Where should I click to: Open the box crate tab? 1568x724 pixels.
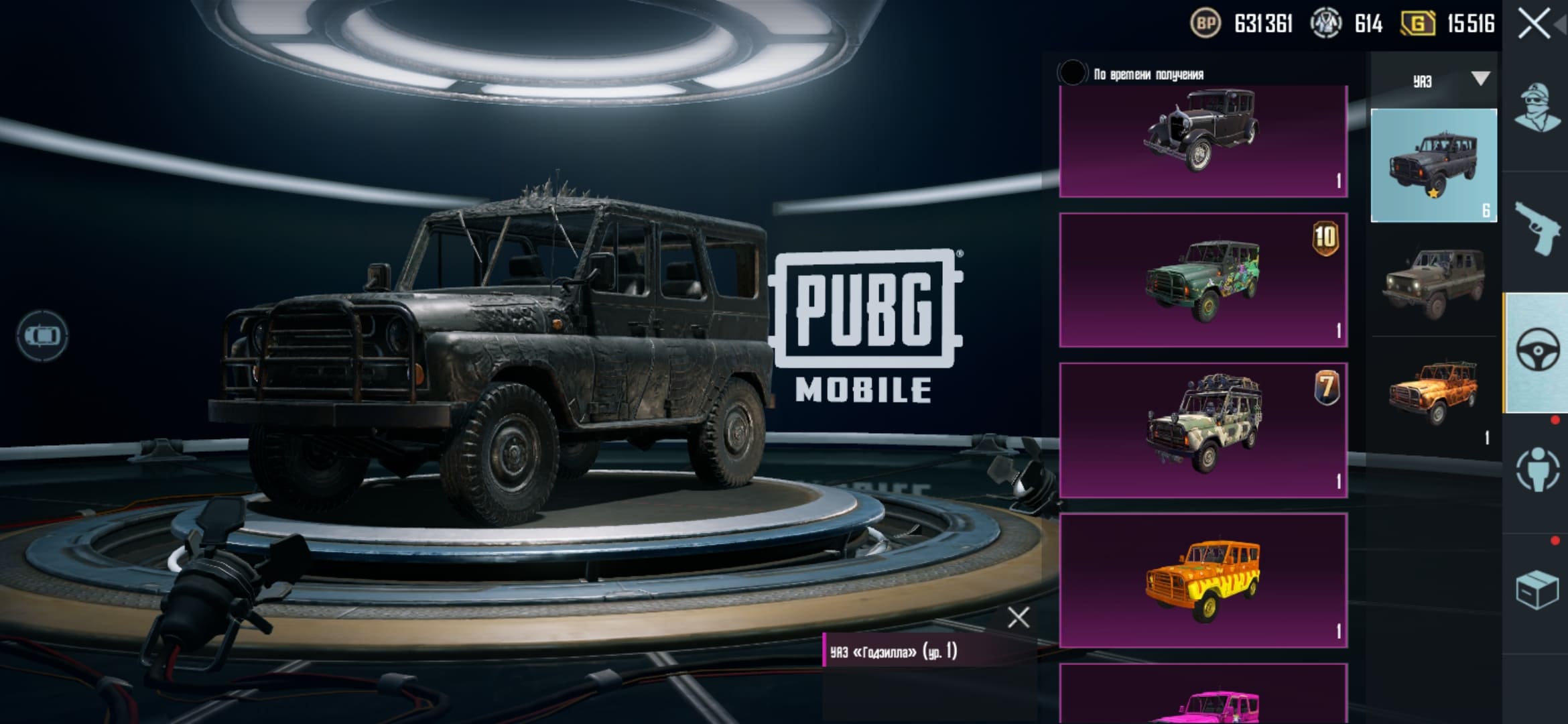point(1536,590)
